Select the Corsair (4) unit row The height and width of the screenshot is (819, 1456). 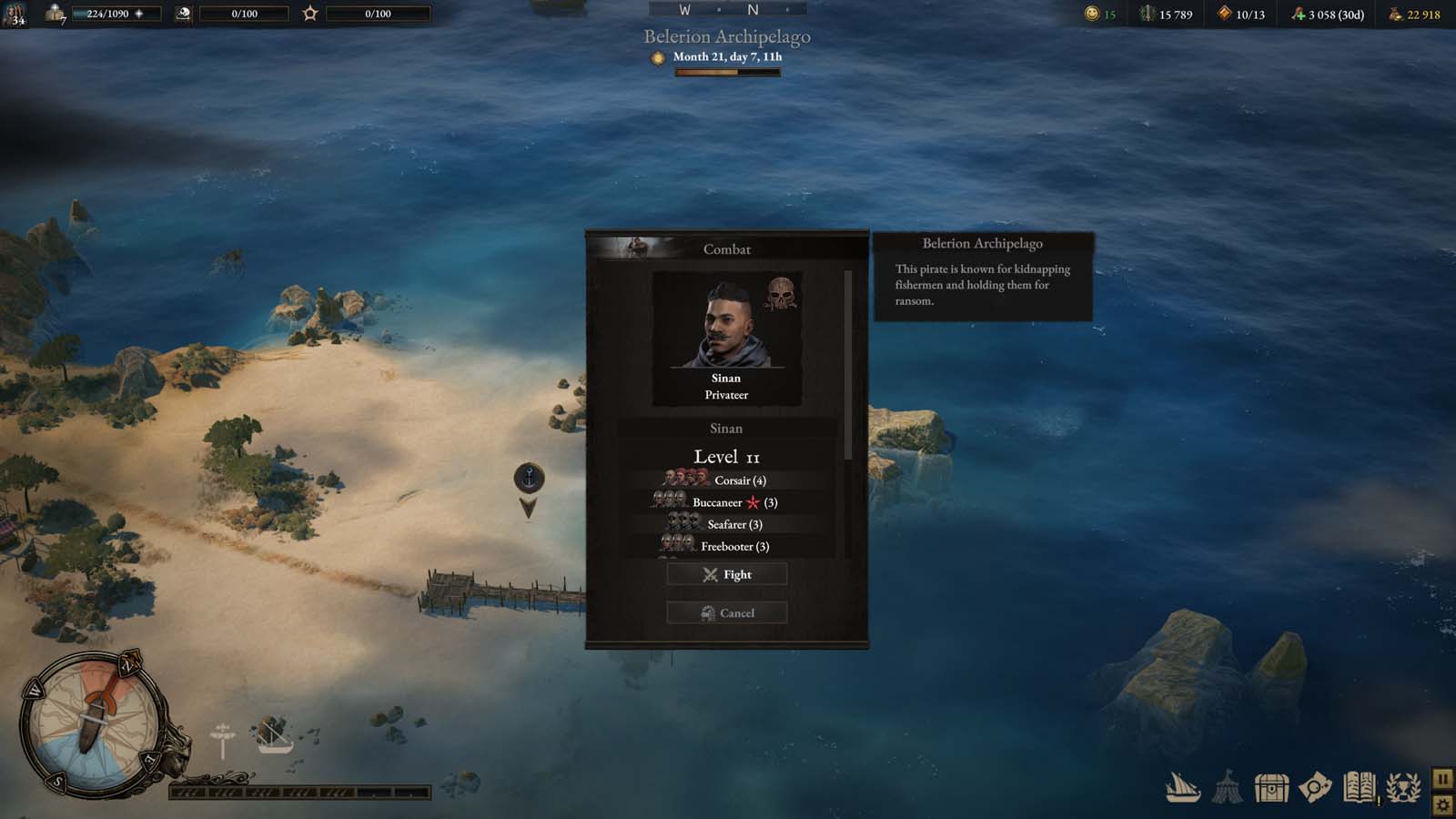click(726, 480)
